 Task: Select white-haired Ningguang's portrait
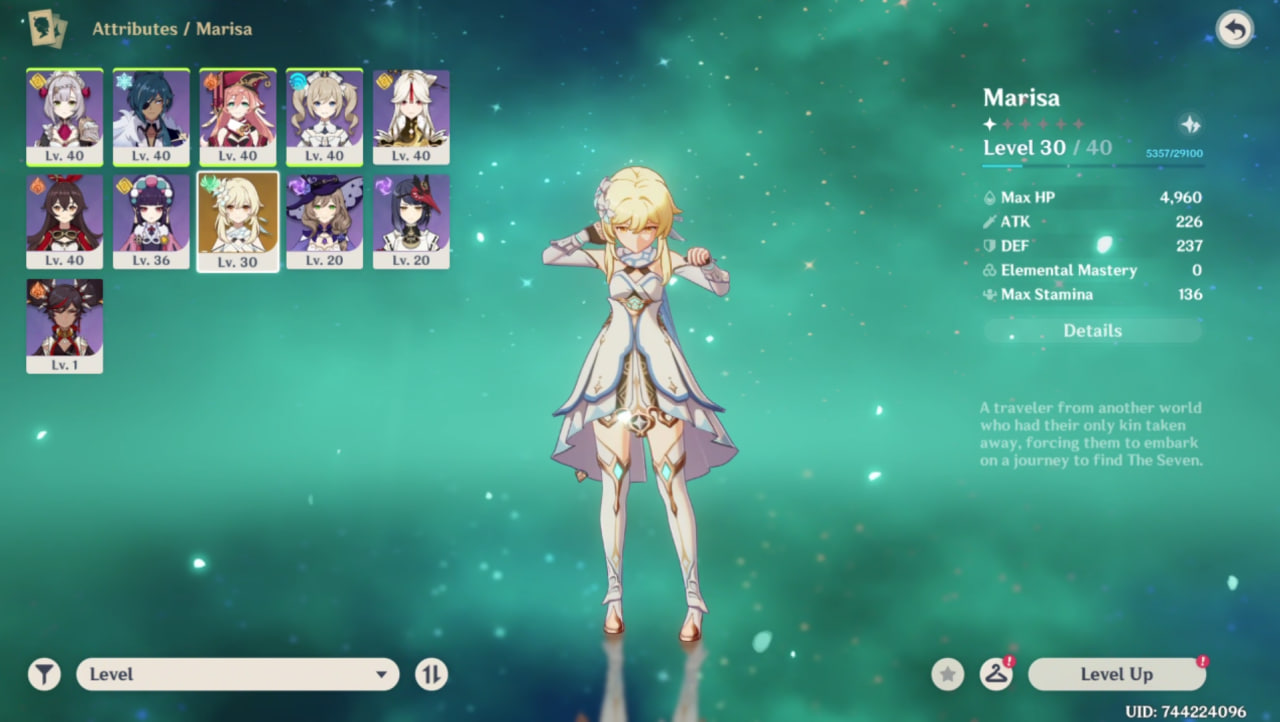[411, 116]
